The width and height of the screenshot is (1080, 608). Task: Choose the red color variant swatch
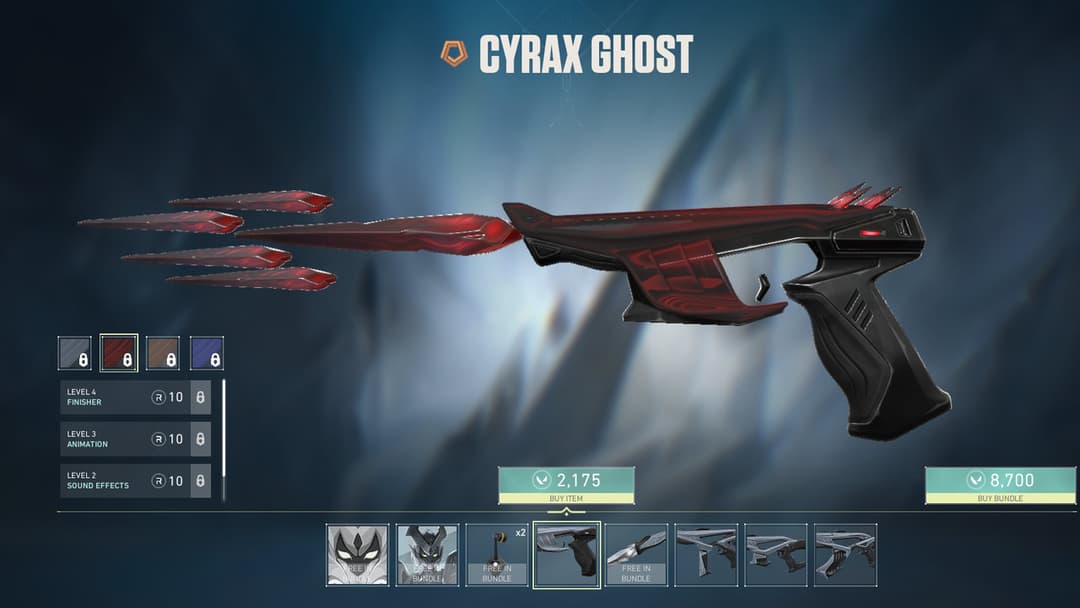coord(119,353)
